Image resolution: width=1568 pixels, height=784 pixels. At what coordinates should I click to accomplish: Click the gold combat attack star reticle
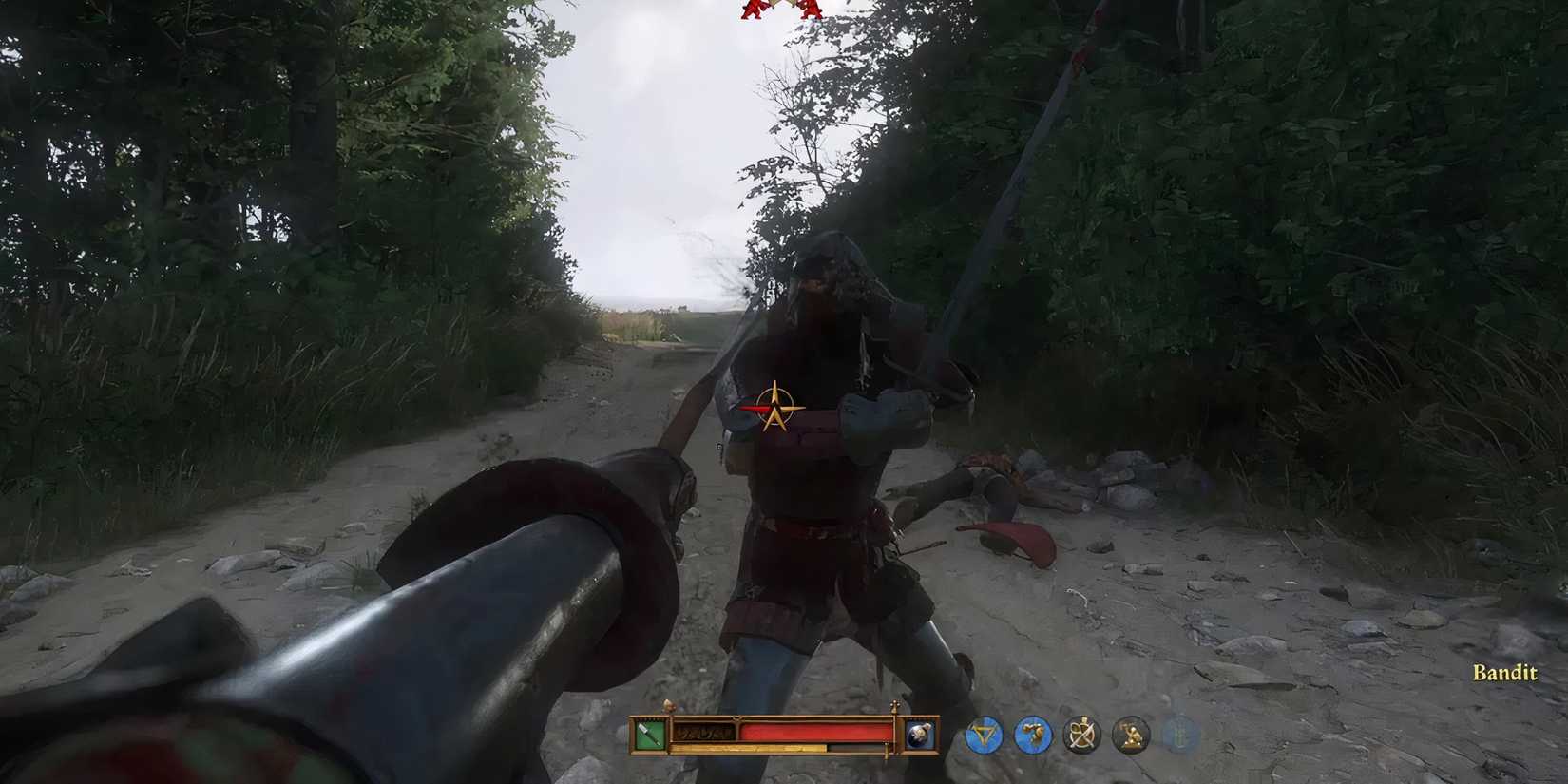click(774, 409)
